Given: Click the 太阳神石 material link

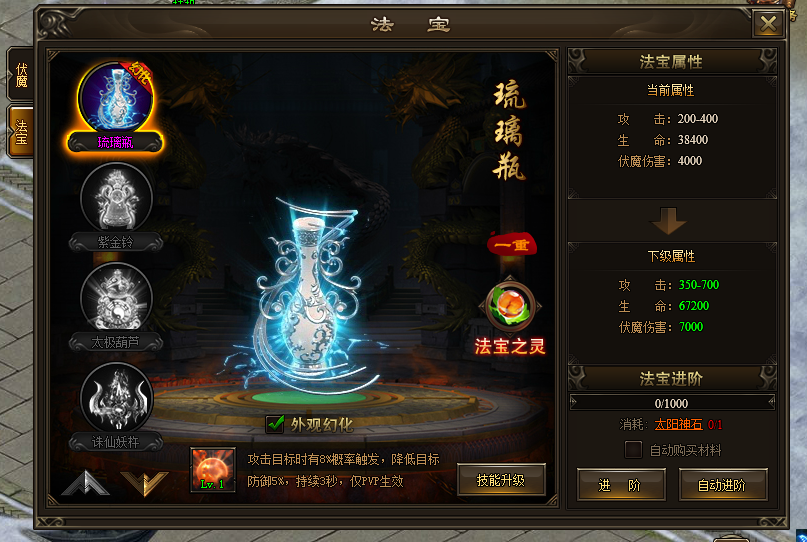Looking at the screenshot, I should 677,424.
